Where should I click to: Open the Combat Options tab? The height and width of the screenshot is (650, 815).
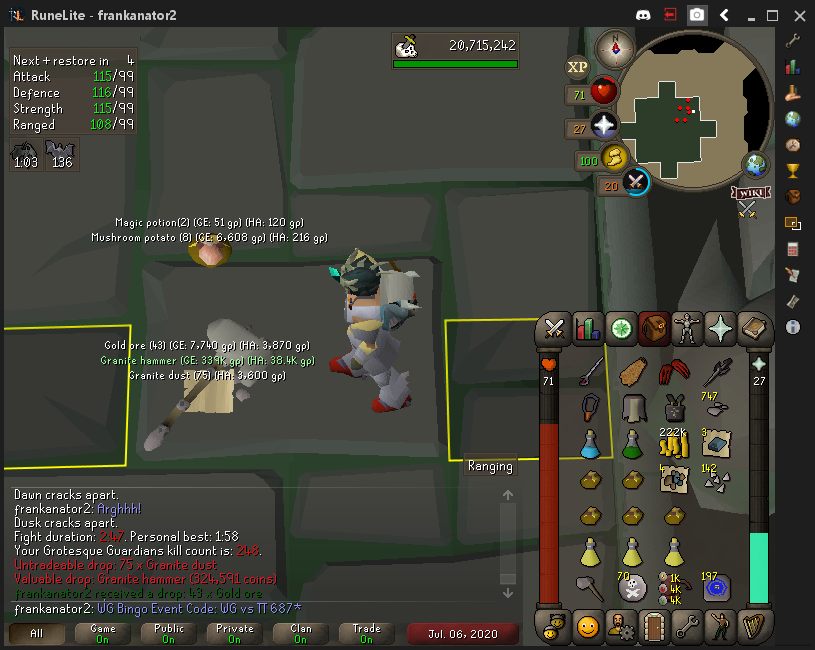tap(555, 327)
